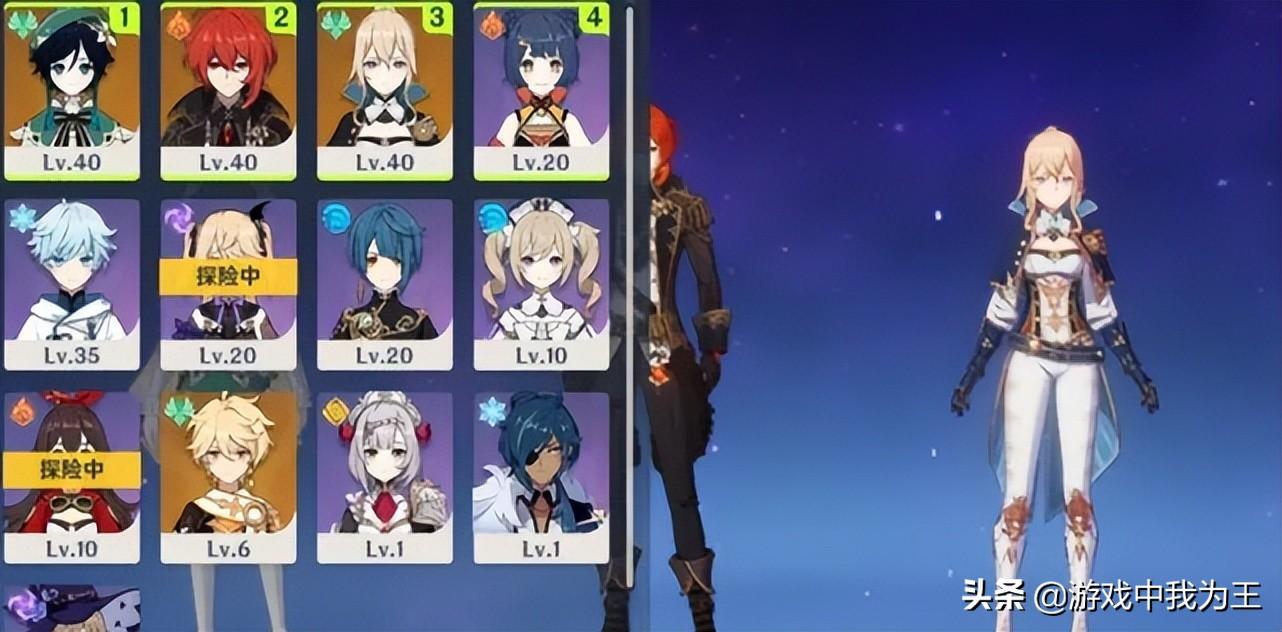Image resolution: width=1282 pixels, height=632 pixels.
Task: Choose Barbara's Lv.10 character card
Action: point(541,284)
